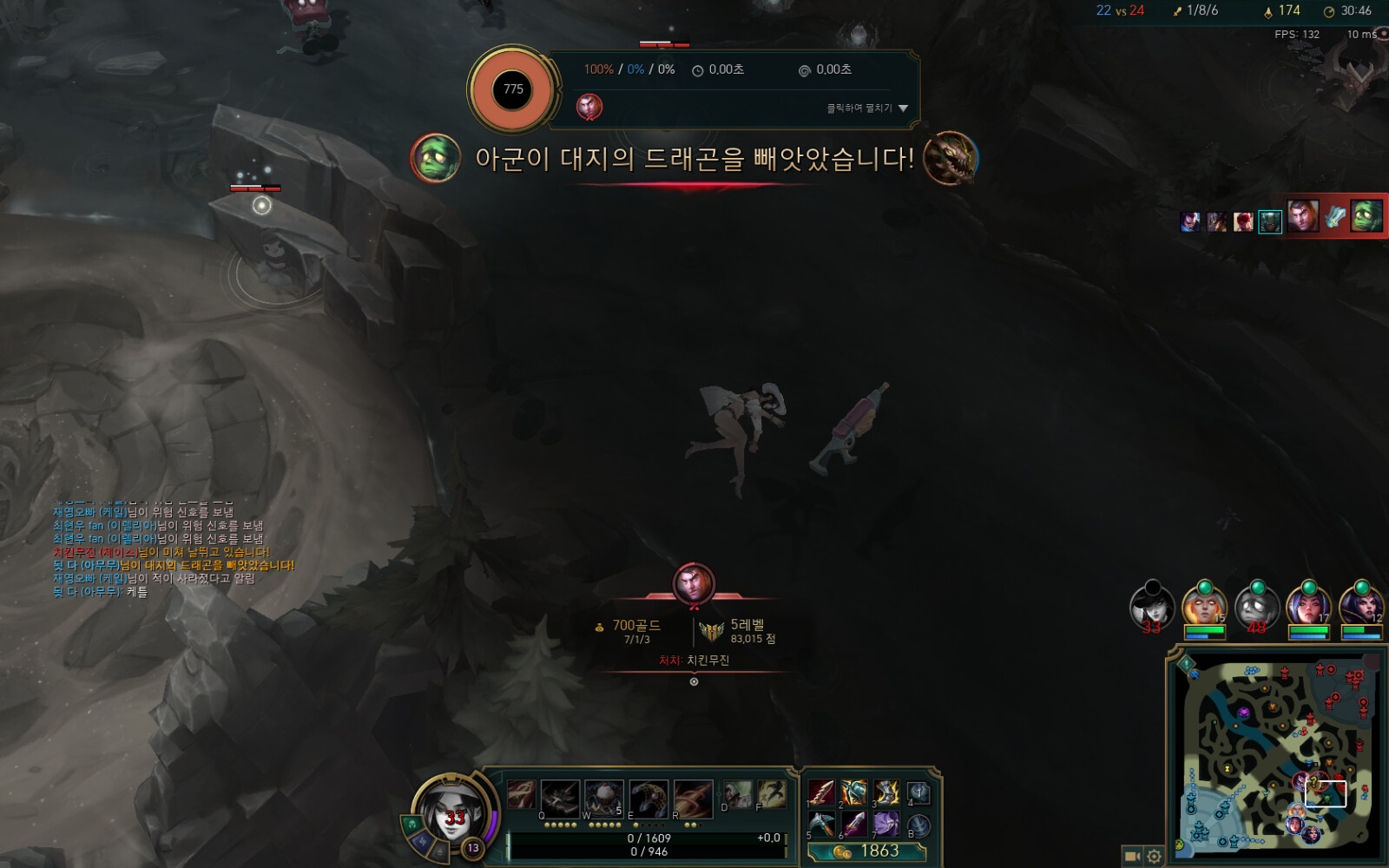This screenshot has width=1389, height=868.
Task: Click the D summoner spell icon
Action: pyautogui.click(x=738, y=794)
